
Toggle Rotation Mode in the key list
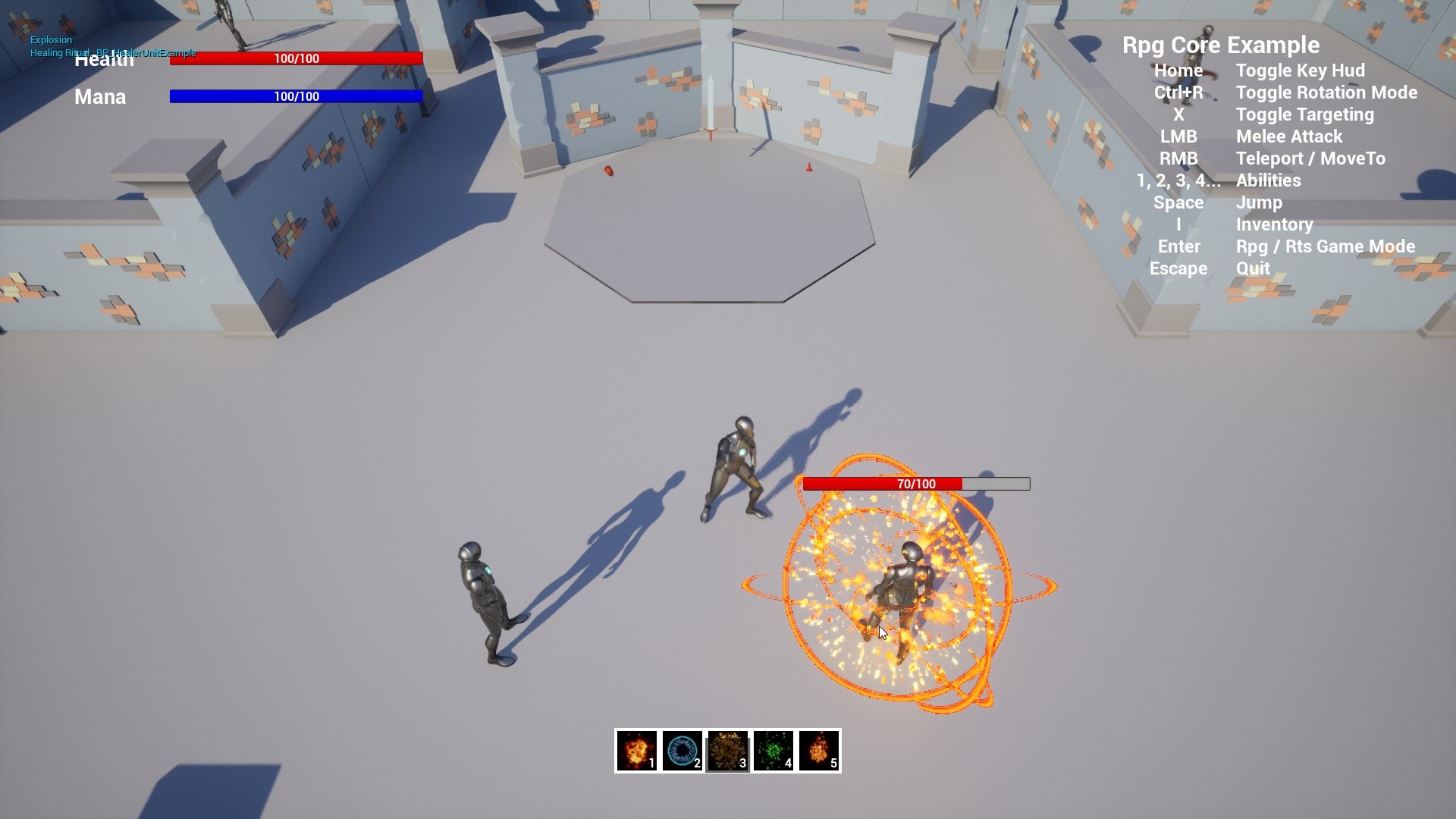coord(1327,93)
